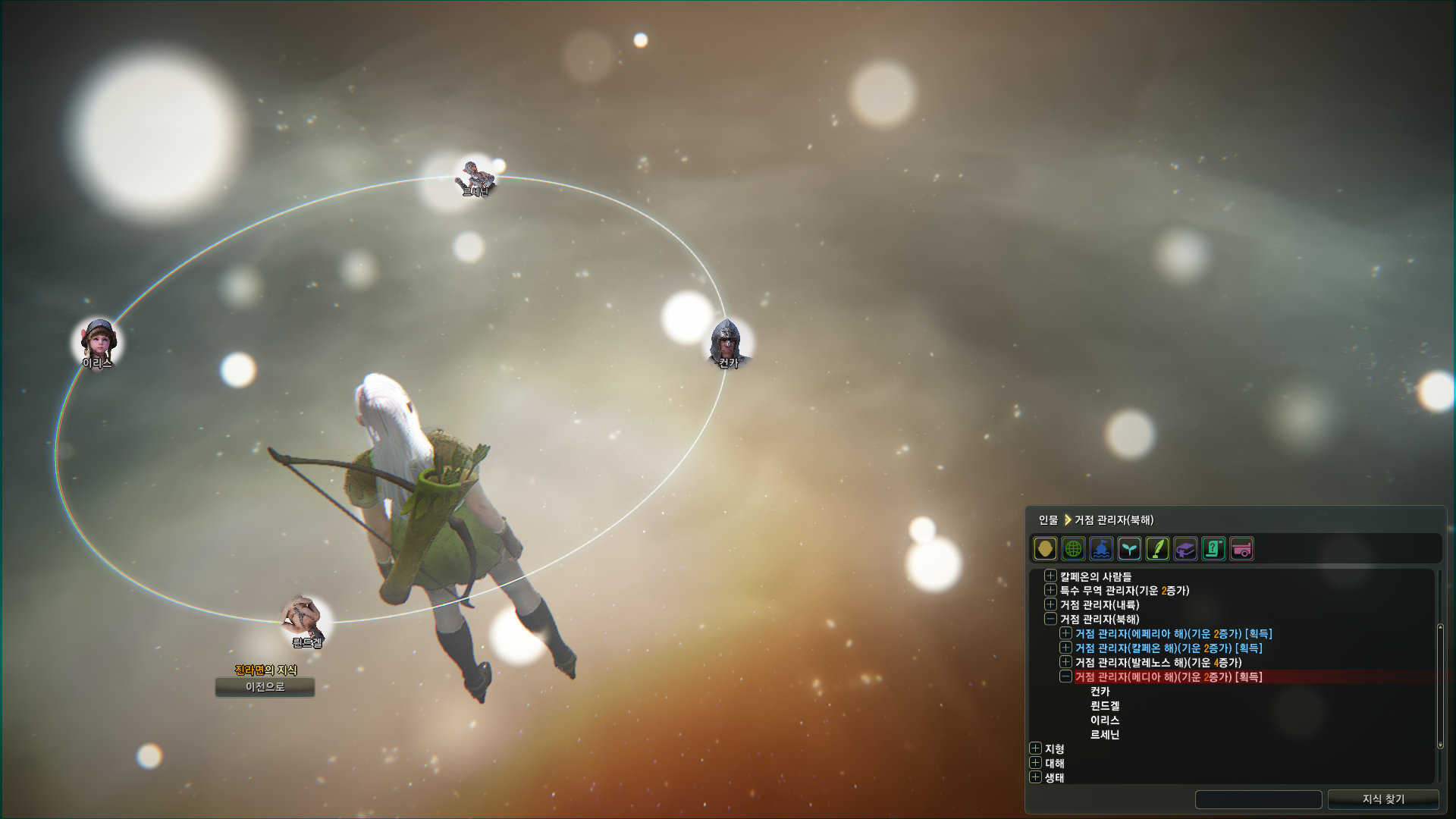This screenshot has width=1456, height=819.
Task: Select the teal sprout category icon
Action: point(1129,548)
